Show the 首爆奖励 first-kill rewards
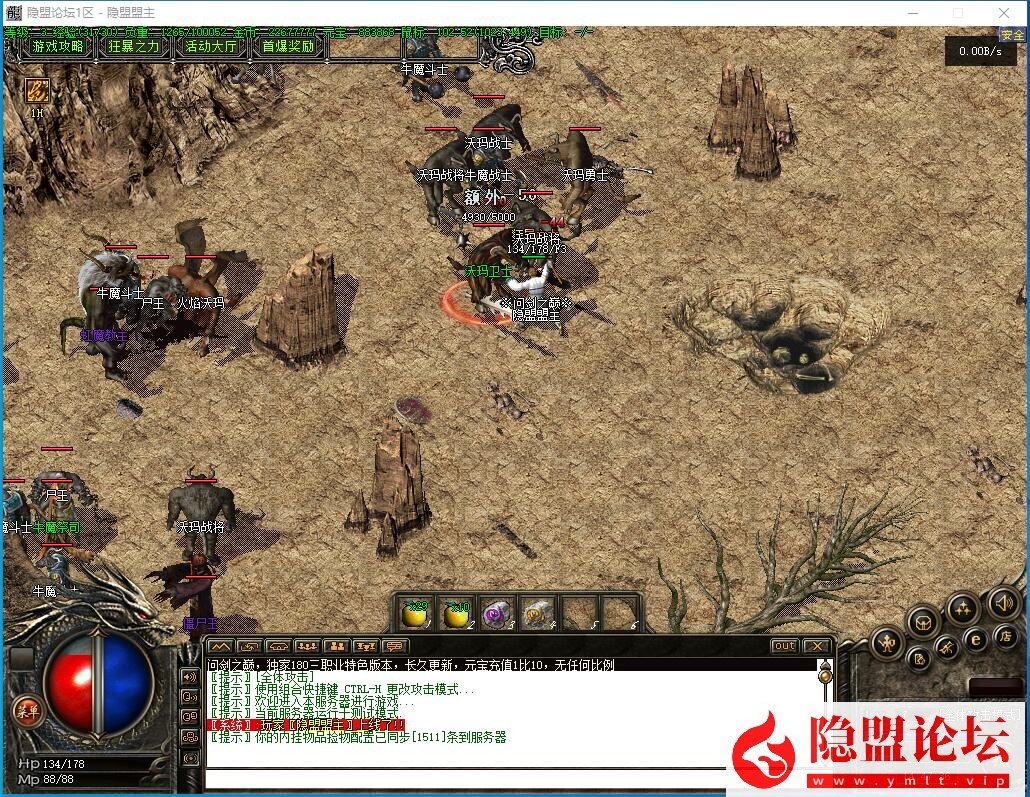The width and height of the screenshot is (1030, 797). tap(288, 46)
